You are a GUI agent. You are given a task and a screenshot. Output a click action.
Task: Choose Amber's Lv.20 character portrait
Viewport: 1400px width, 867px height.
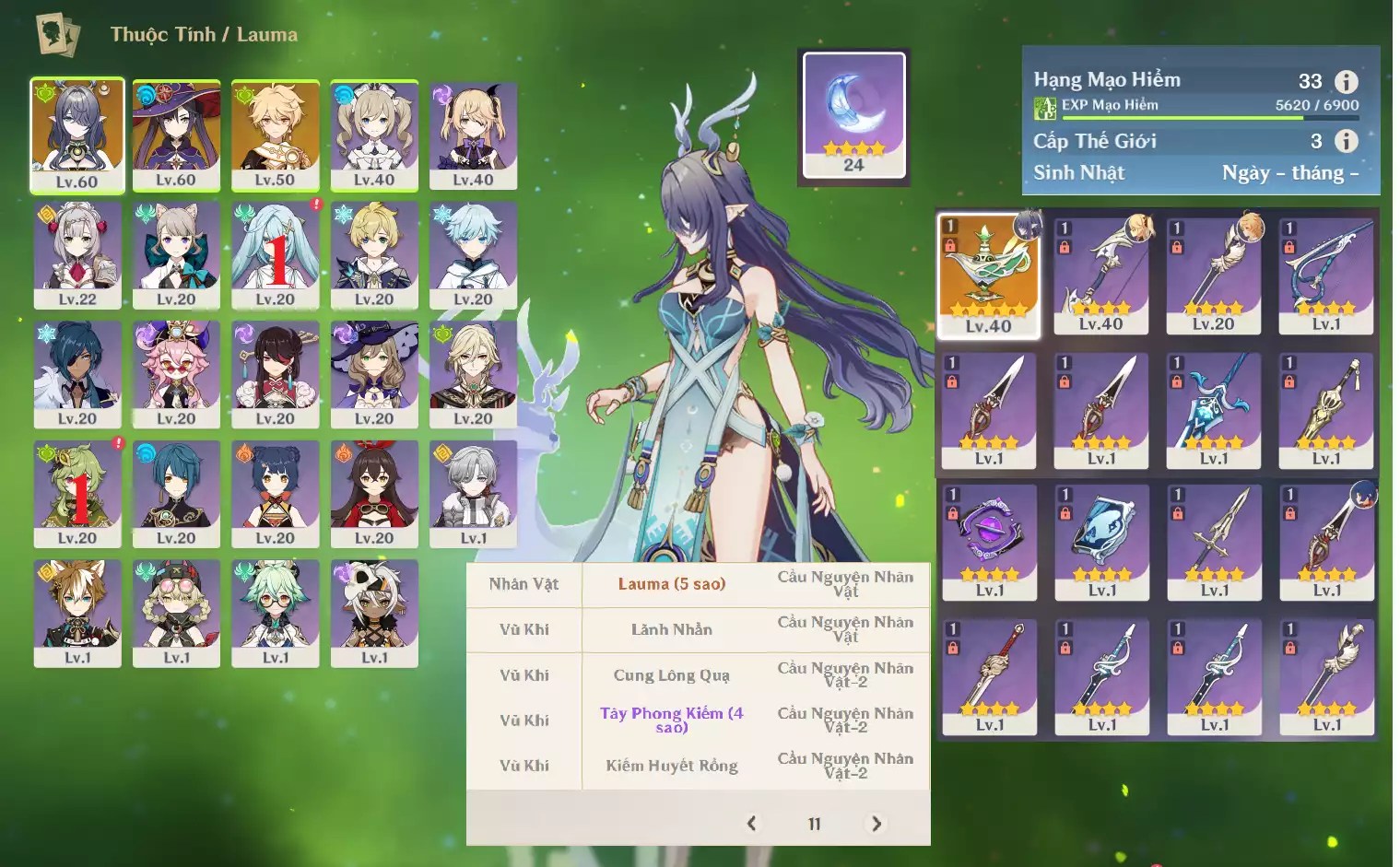point(374,493)
